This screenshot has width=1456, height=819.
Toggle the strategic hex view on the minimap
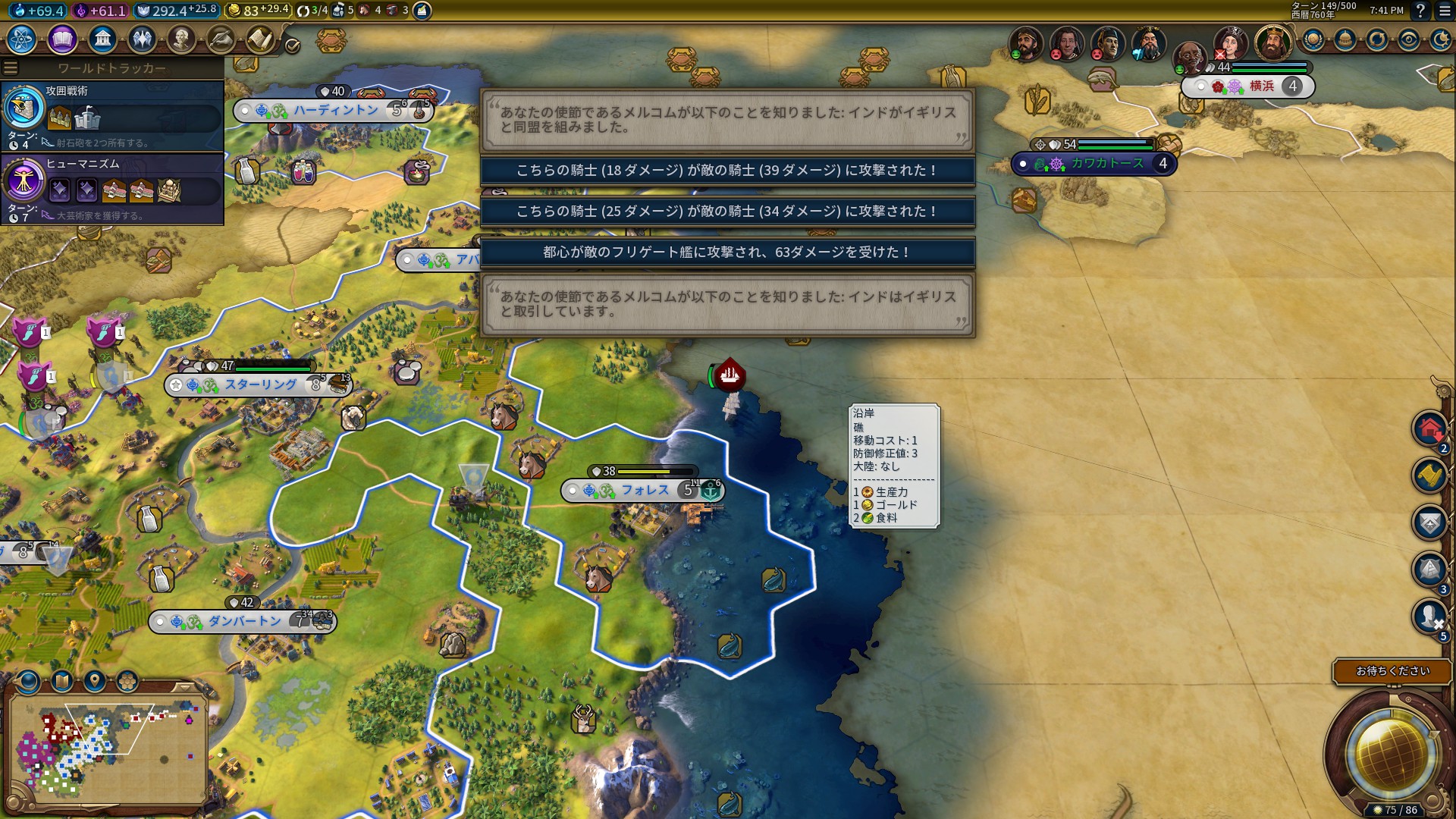(127, 681)
